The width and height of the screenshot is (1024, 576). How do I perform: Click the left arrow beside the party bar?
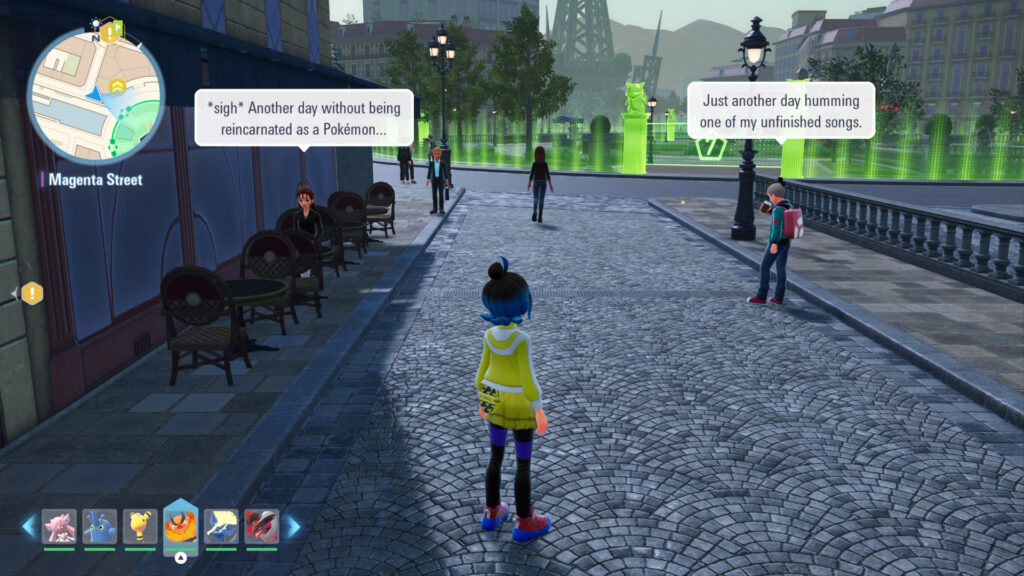pyautogui.click(x=28, y=526)
